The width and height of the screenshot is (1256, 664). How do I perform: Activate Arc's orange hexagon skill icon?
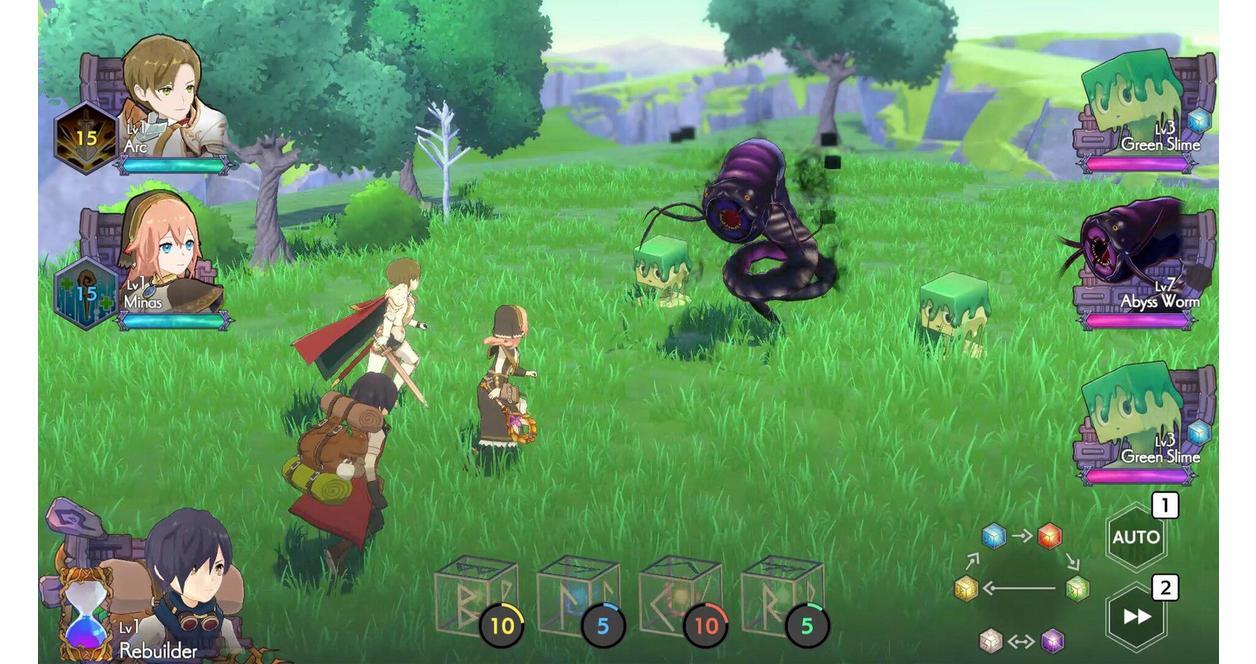coord(86,138)
